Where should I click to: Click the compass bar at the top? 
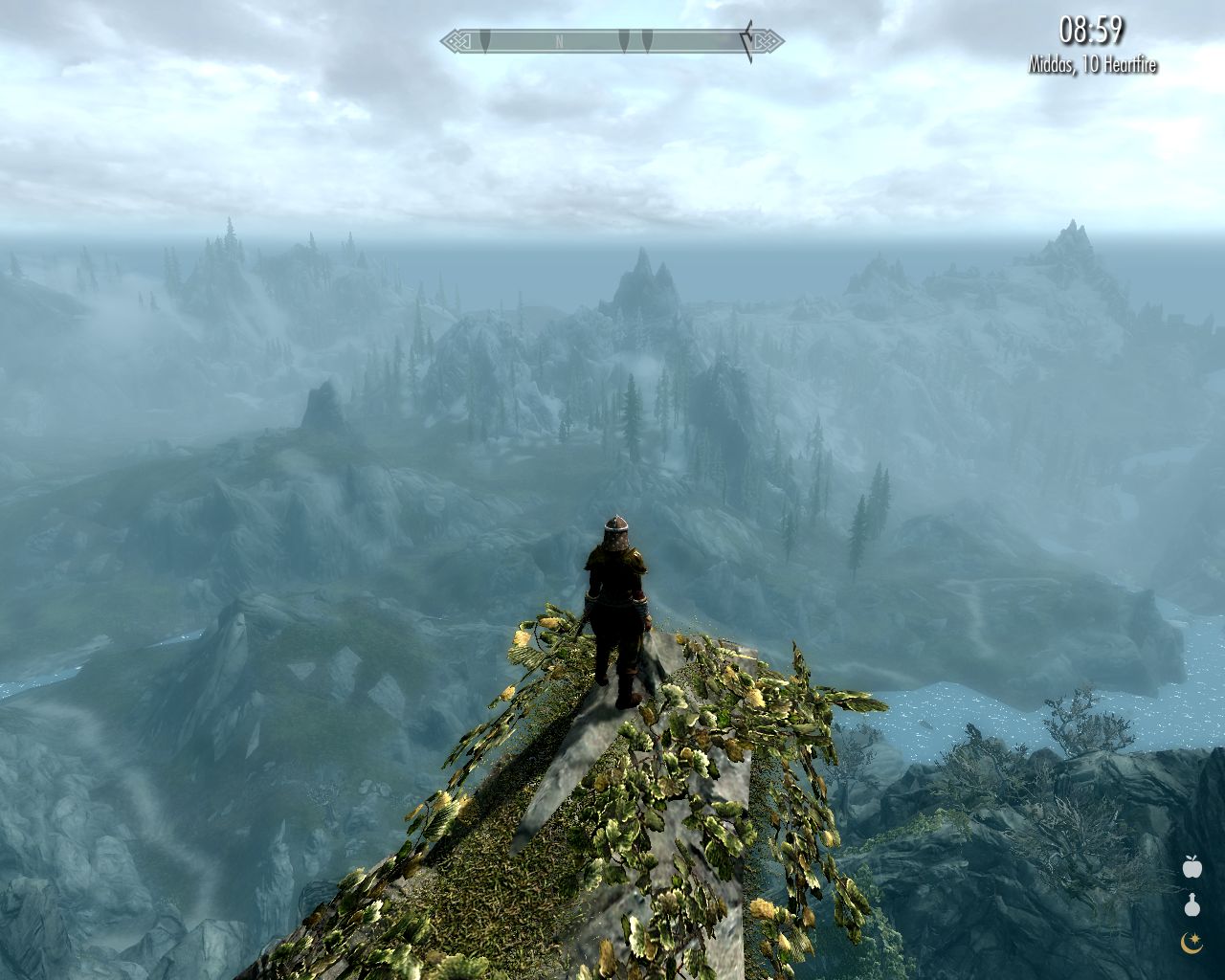coord(612,41)
